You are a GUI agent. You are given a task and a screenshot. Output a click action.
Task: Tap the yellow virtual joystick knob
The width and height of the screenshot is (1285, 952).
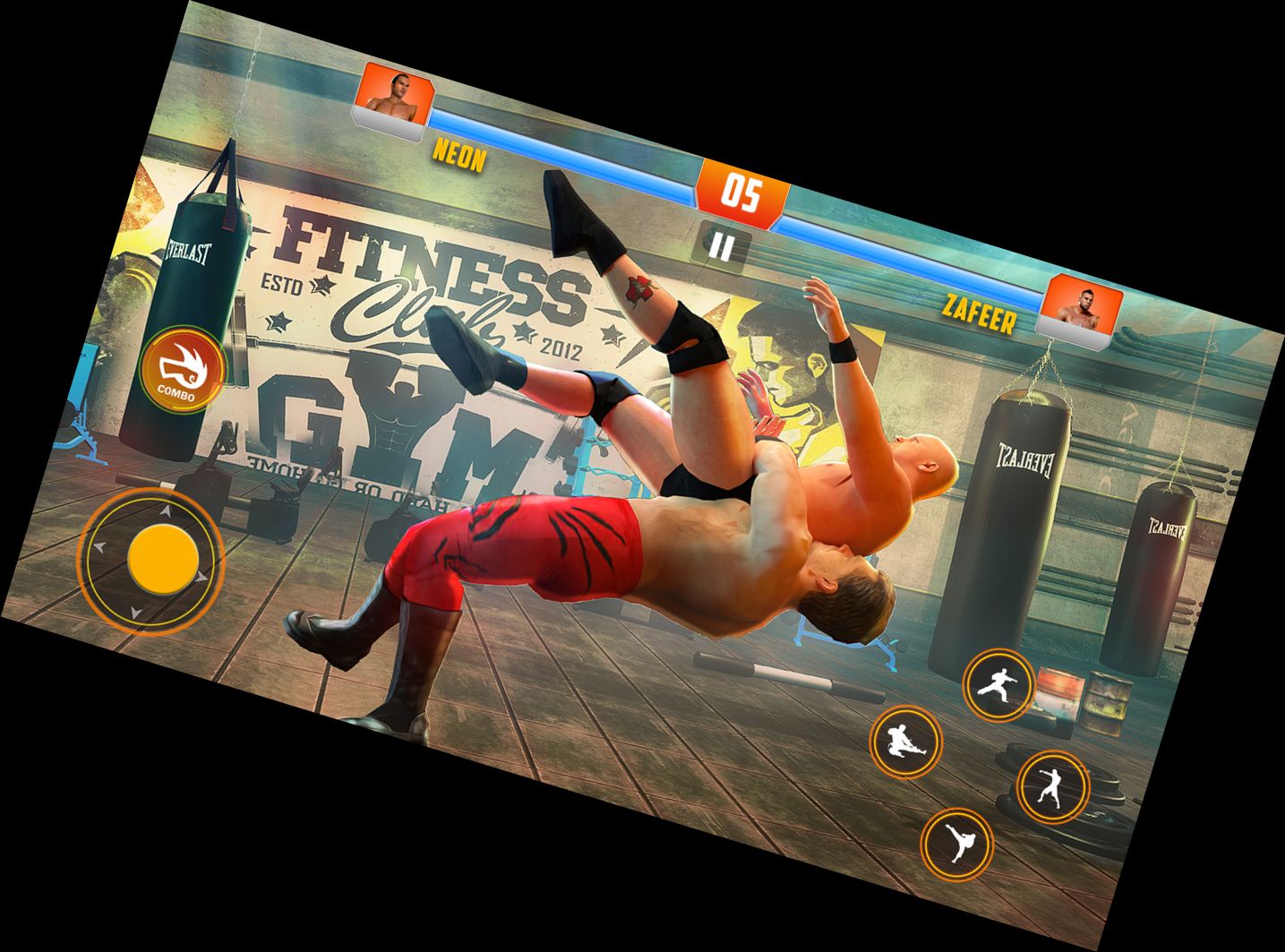(x=163, y=558)
